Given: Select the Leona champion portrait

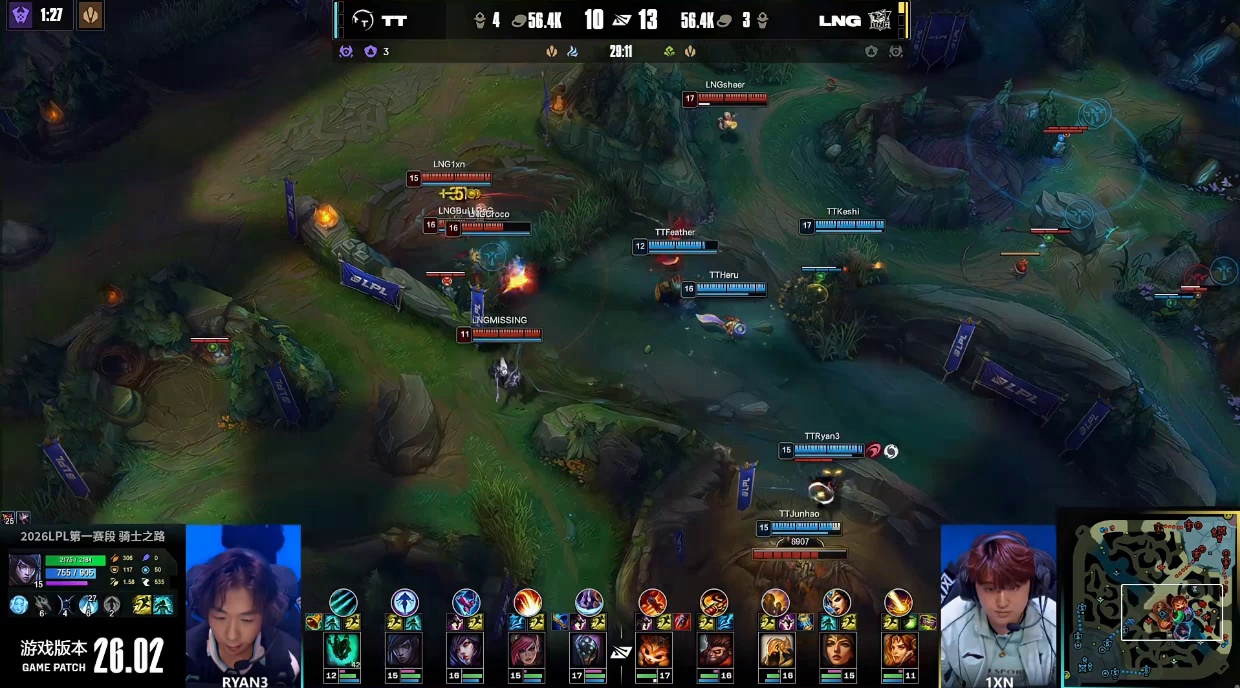Looking at the screenshot, I should point(898,651).
